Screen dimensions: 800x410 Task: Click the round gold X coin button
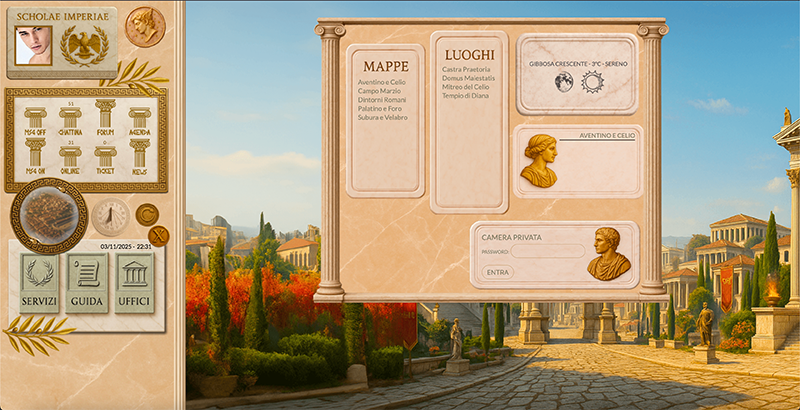point(158,236)
